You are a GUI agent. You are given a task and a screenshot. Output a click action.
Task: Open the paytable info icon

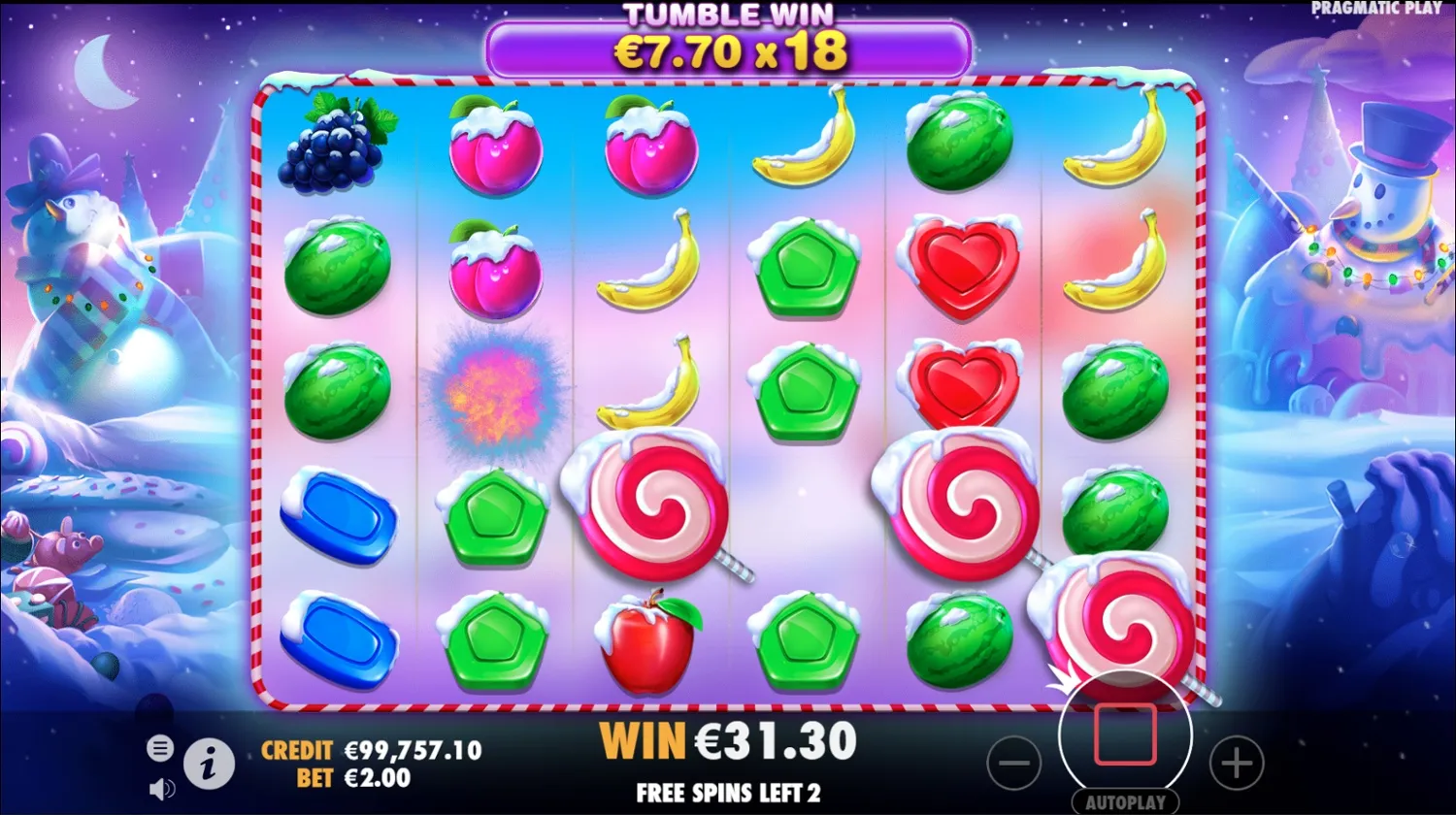coord(210,764)
